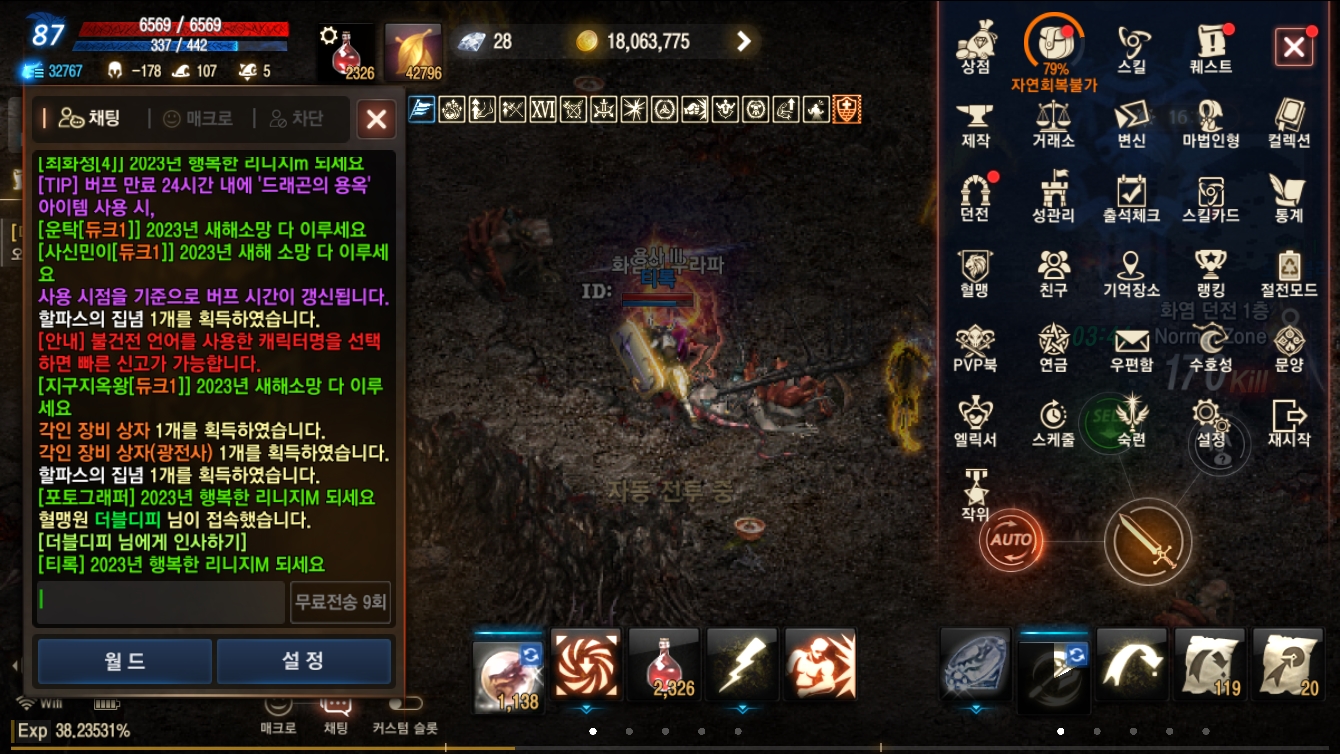Click the chat message input field
1340x754 pixels.
[160, 603]
